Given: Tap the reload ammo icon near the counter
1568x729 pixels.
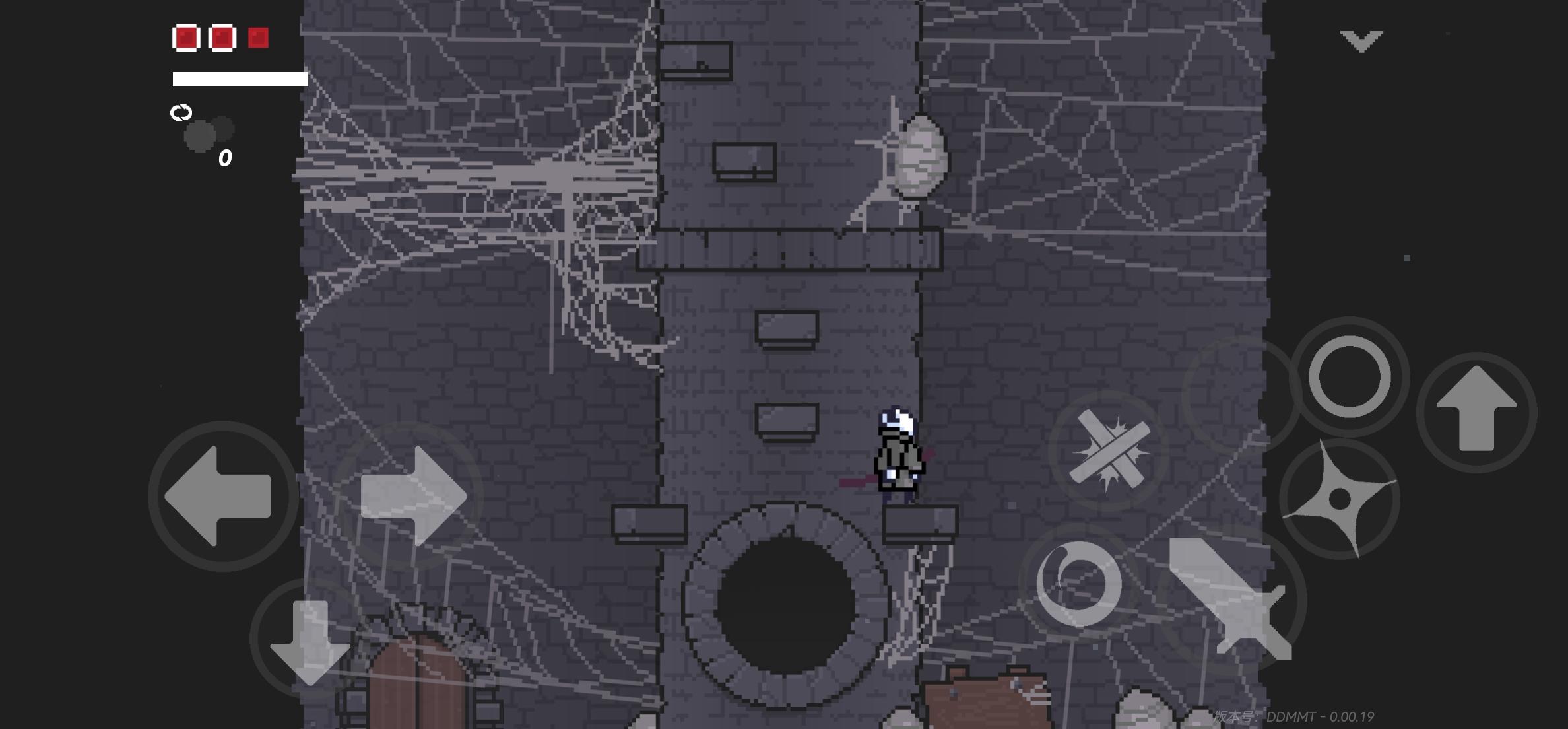Looking at the screenshot, I should 182,114.
